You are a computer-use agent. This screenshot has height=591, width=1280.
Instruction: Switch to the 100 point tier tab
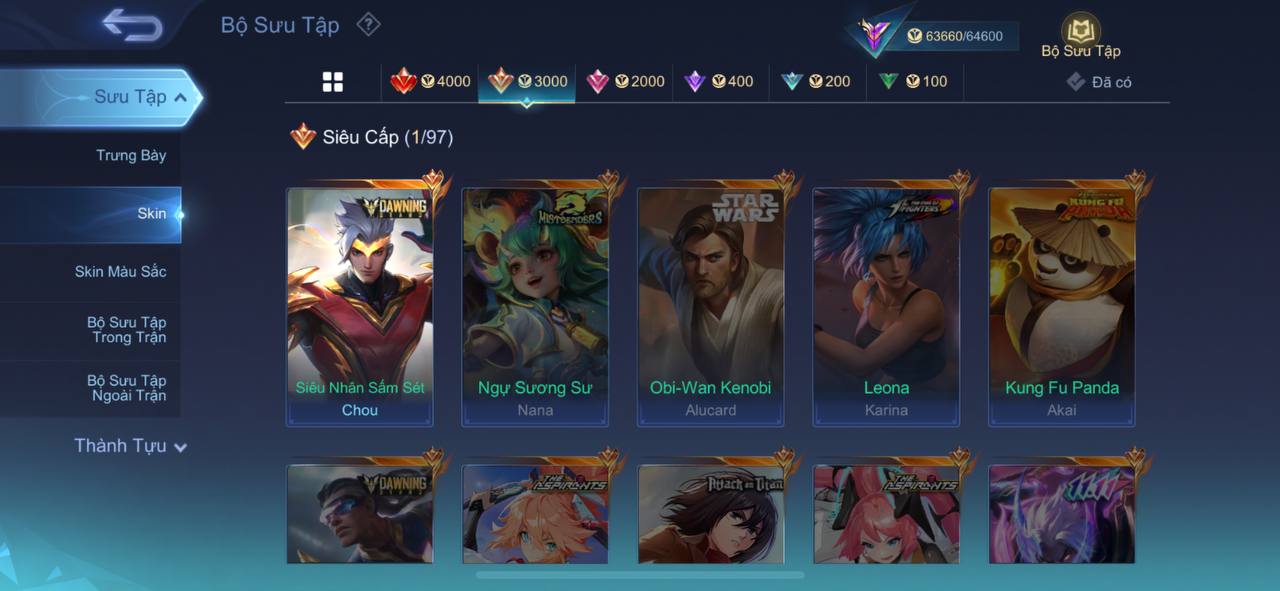pyautogui.click(x=913, y=81)
